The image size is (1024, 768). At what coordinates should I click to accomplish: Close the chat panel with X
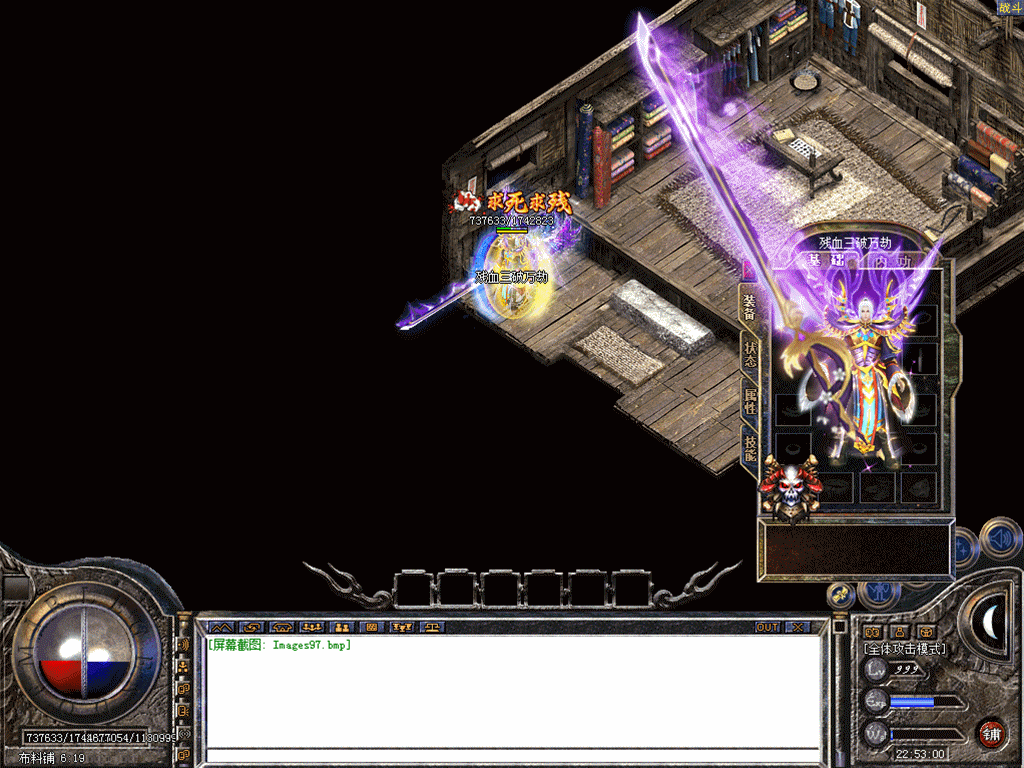(x=797, y=627)
